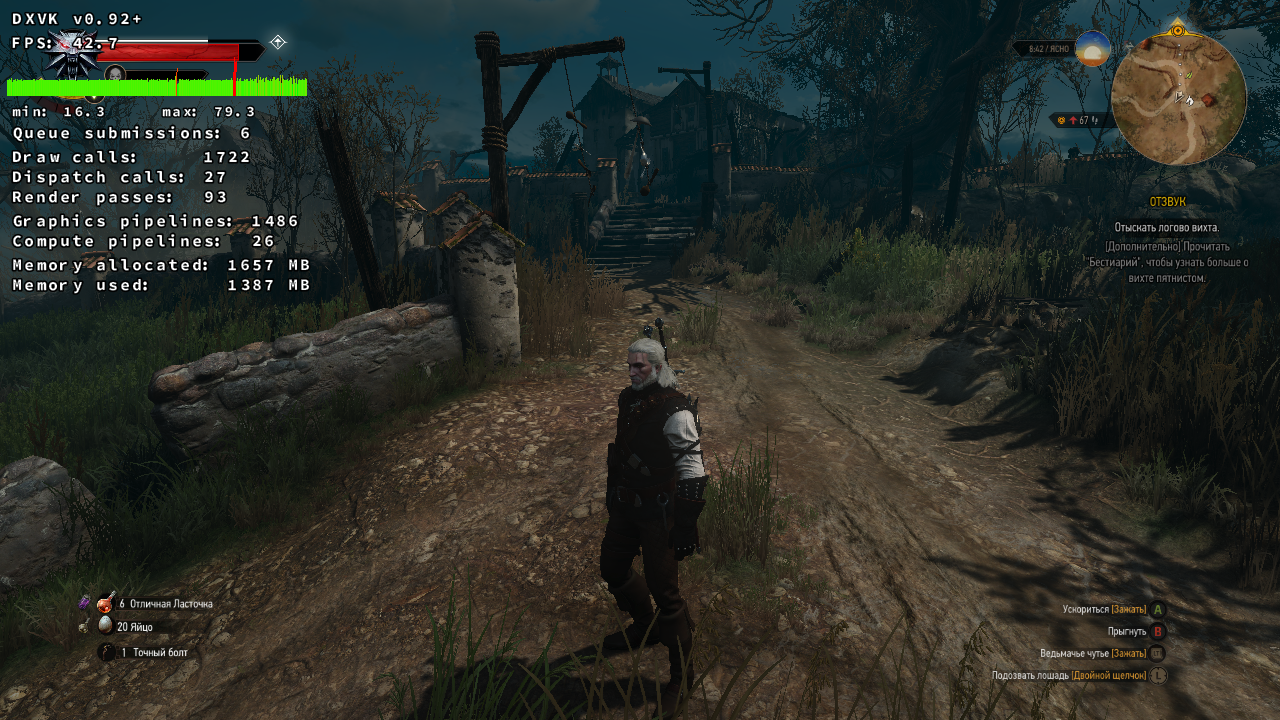Select the diamond buff icon beside the health bar
Image resolution: width=1280 pixels, height=720 pixels.
pos(278,42)
